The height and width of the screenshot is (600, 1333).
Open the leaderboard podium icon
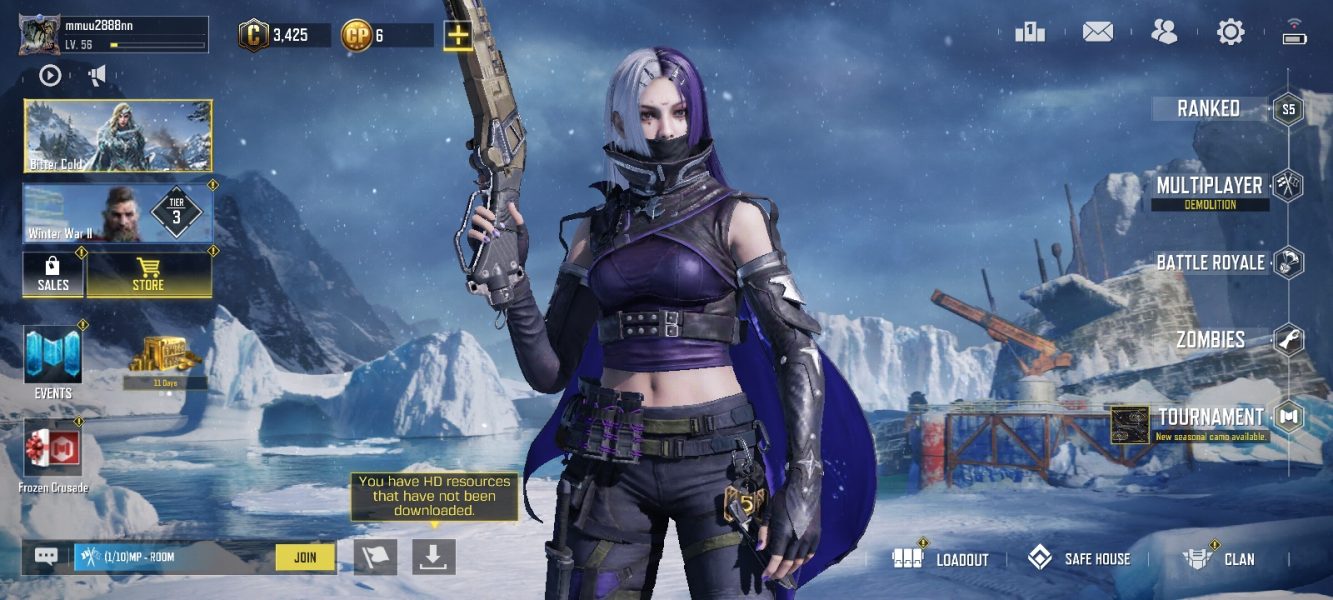coord(1030,32)
